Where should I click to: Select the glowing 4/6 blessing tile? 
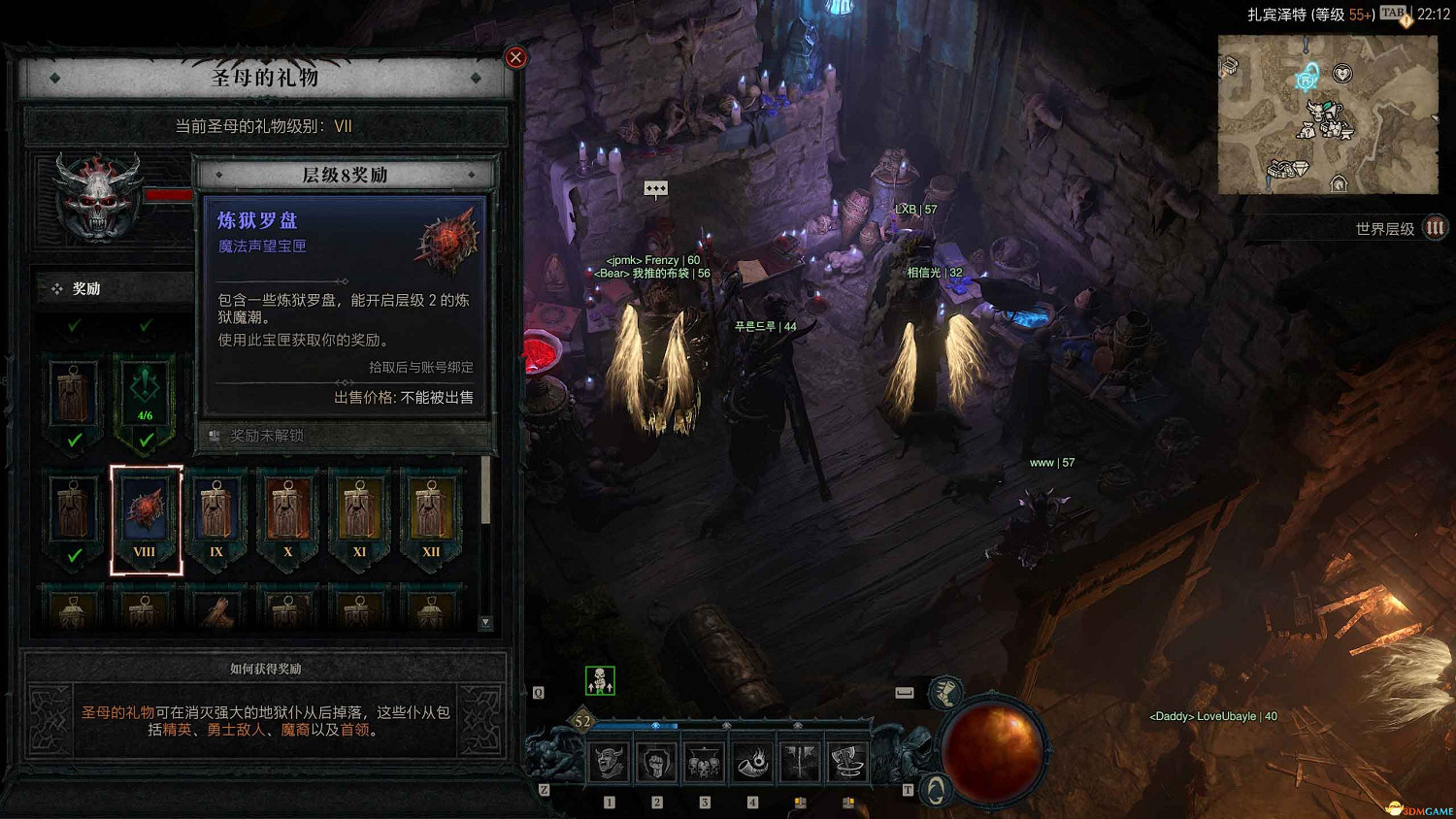[145, 395]
